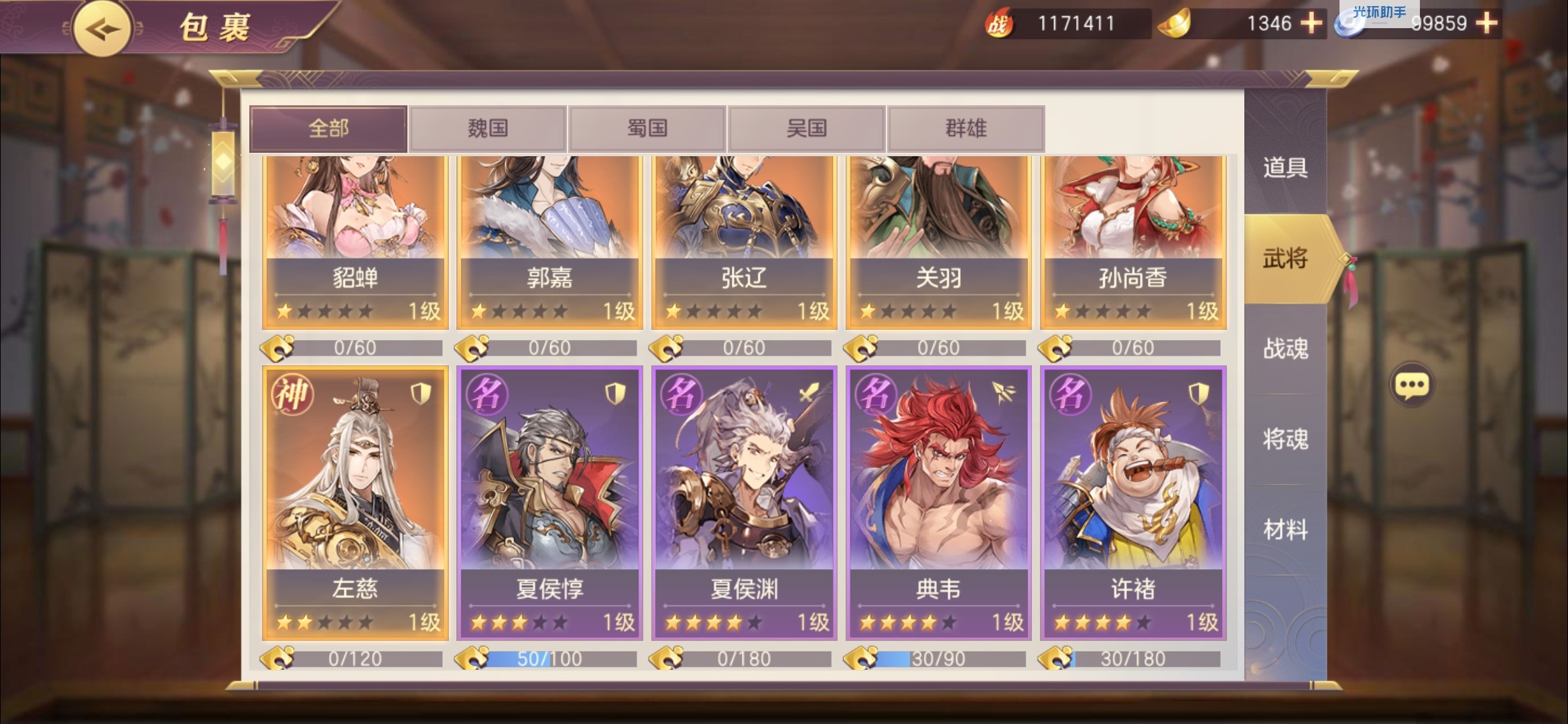Image resolution: width=1568 pixels, height=724 pixels.
Task: Open the 将魂 category
Action: 1285,439
